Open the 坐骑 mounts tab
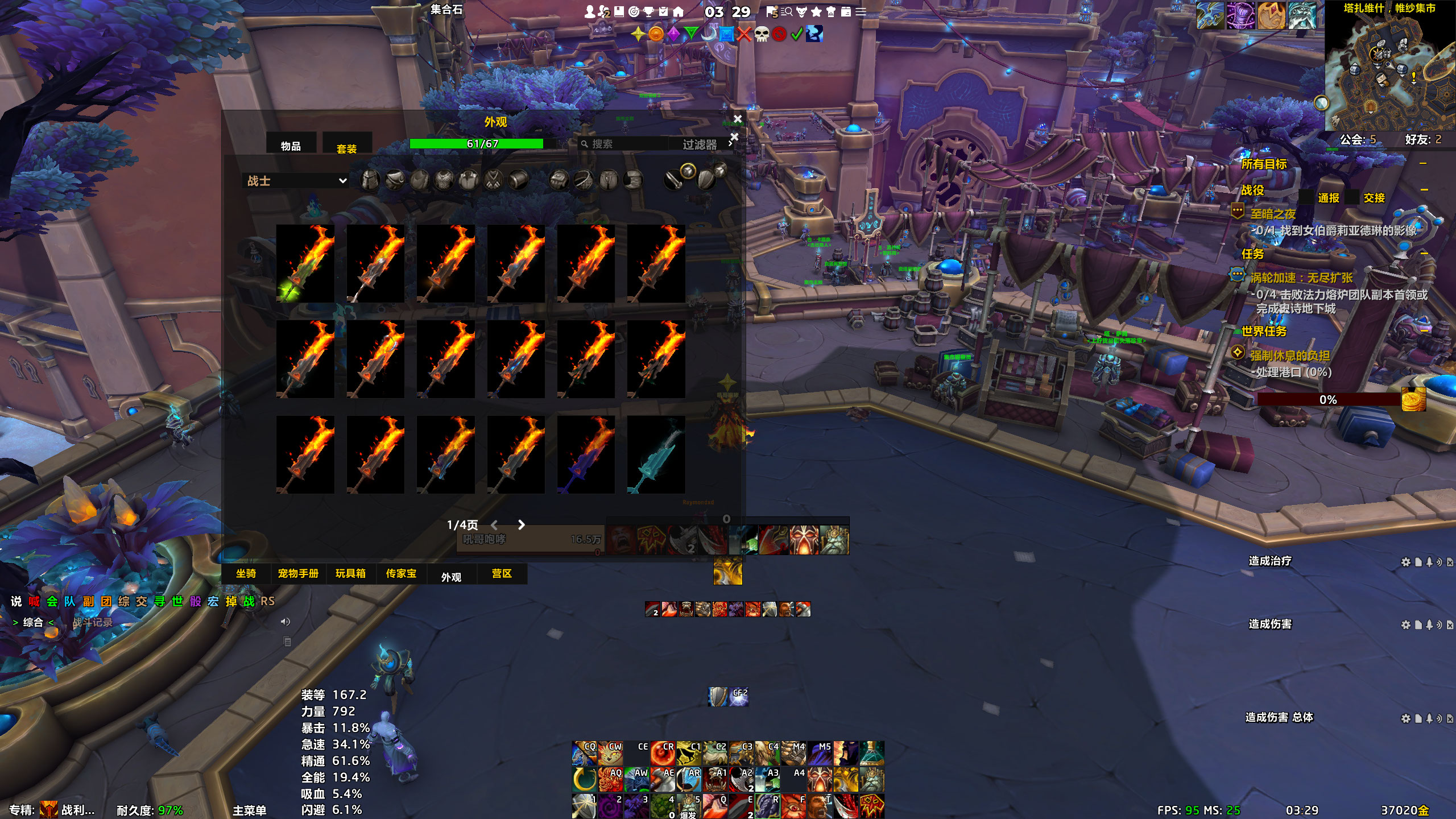Screen dimensions: 1456x819 246,573
